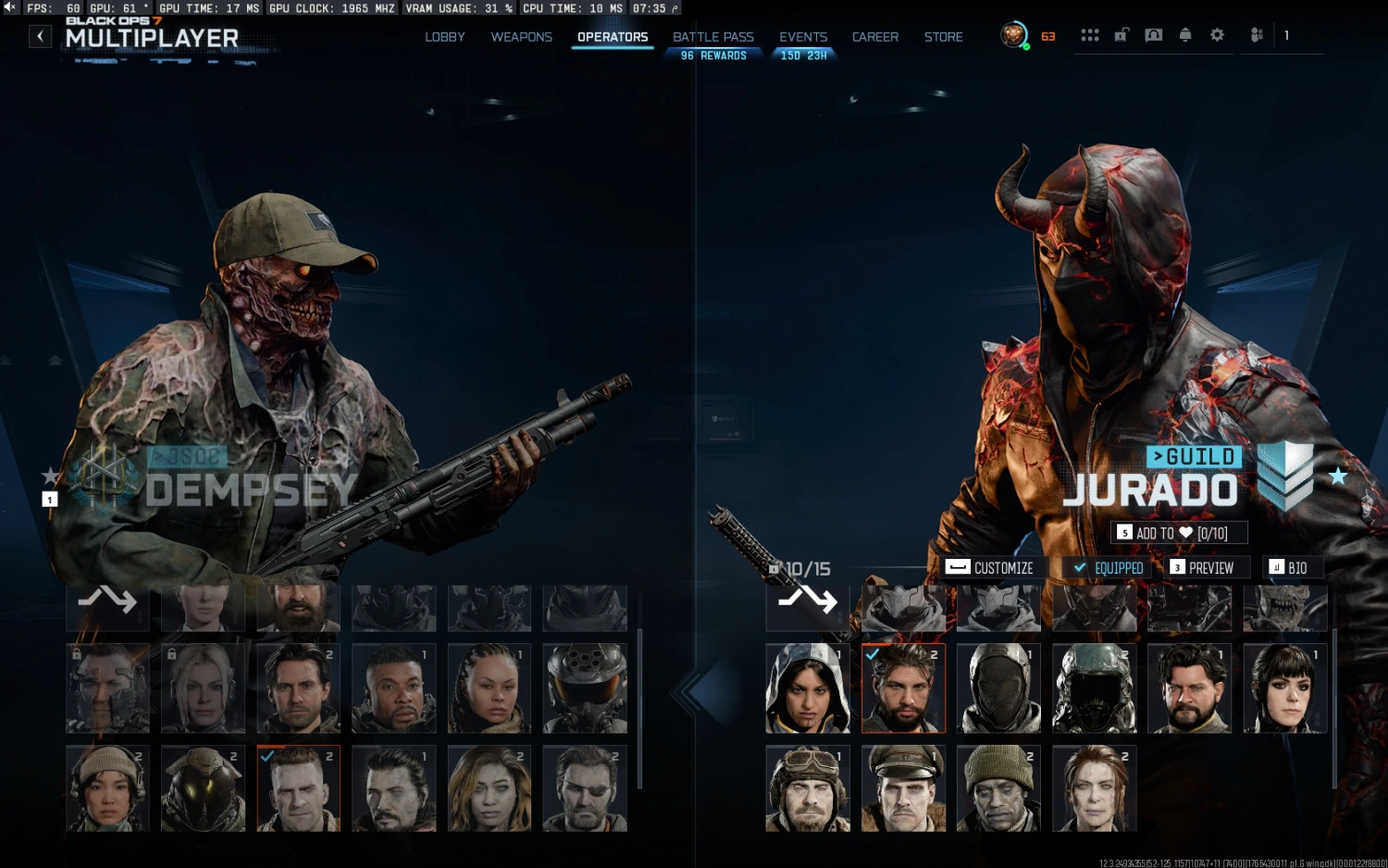Select the checked Dempsey skin thumbnail

[x=298, y=787]
